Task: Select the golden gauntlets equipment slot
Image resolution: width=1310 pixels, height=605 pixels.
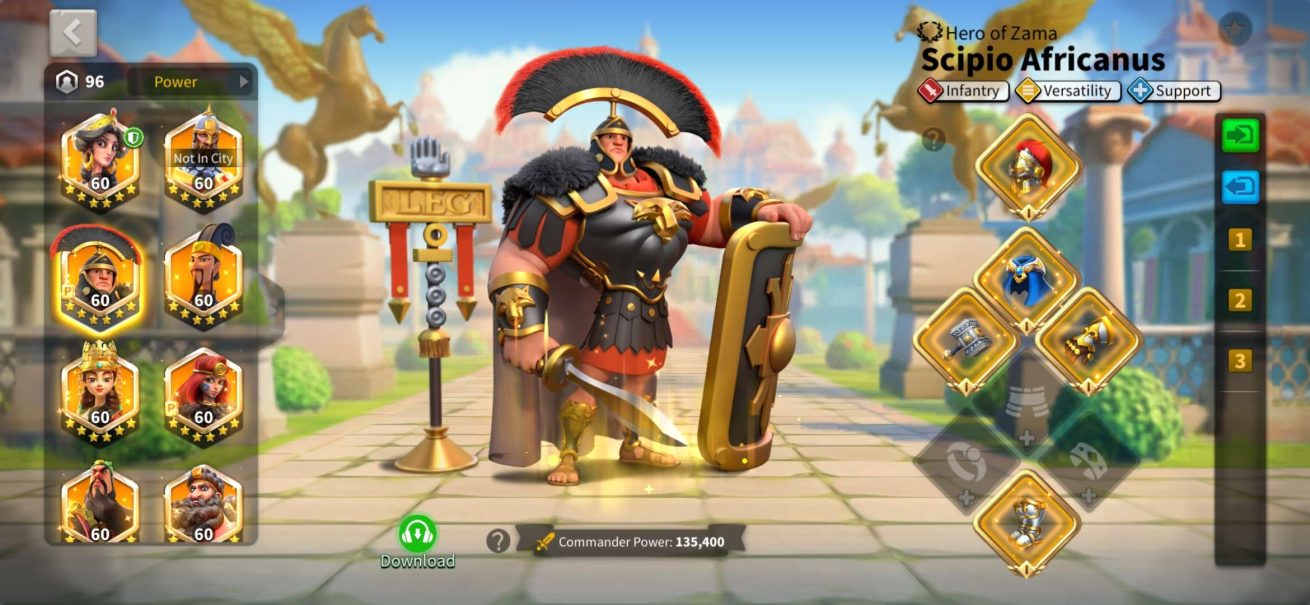Action: (1089, 341)
